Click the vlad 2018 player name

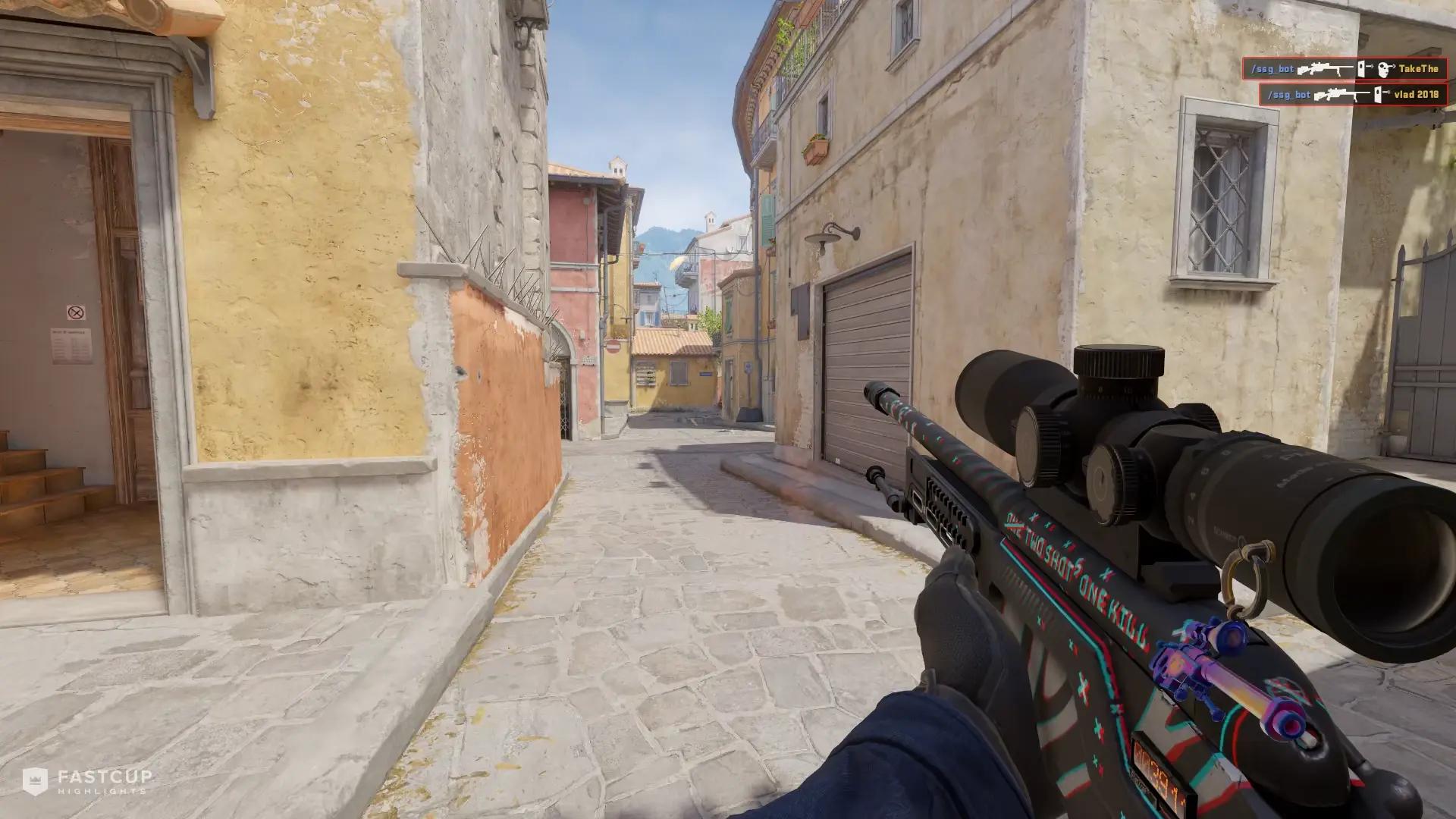(1415, 94)
